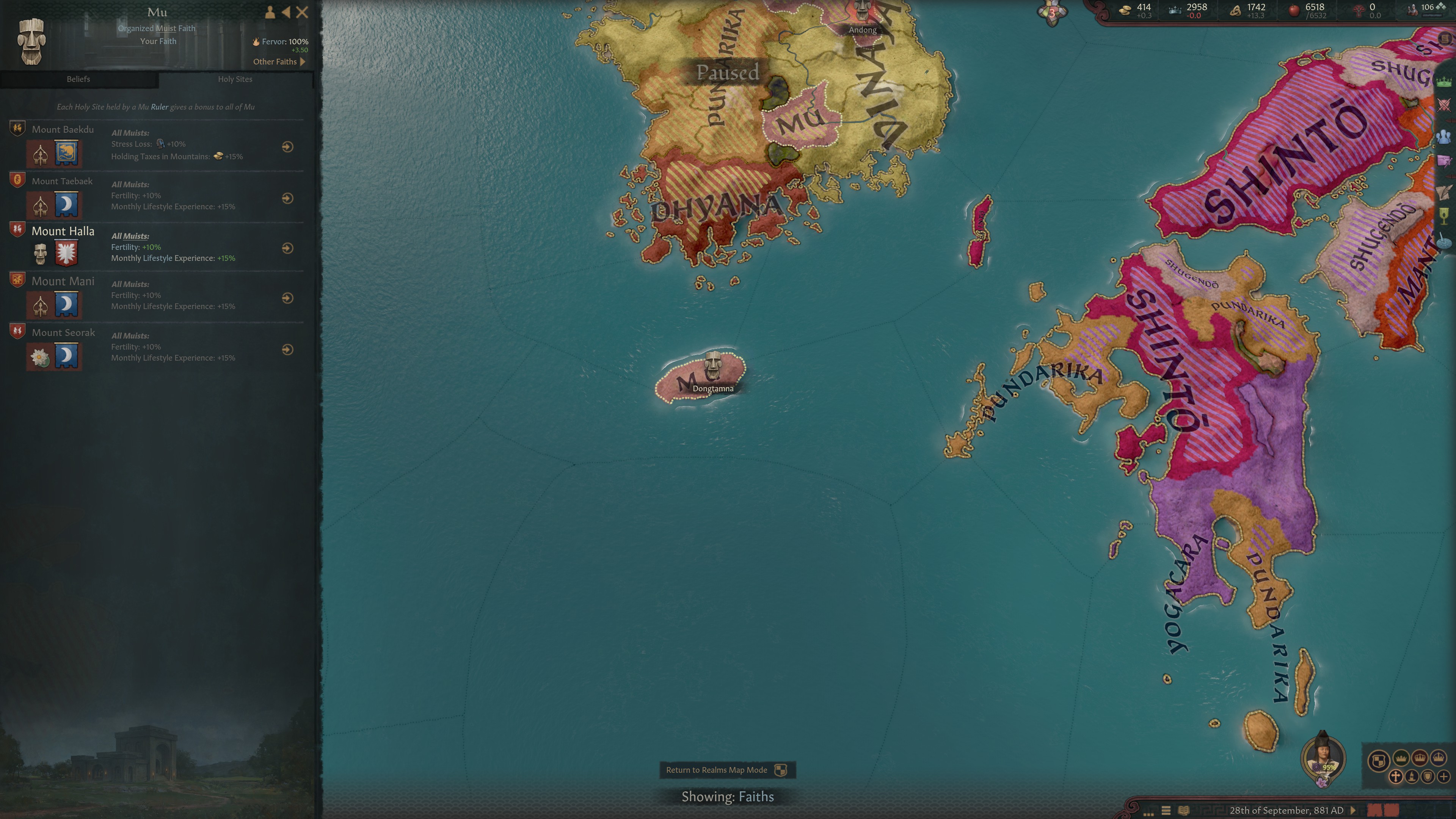Go to the Mount Baekdu holy site
This screenshot has height=819, width=1456.
pyautogui.click(x=287, y=147)
